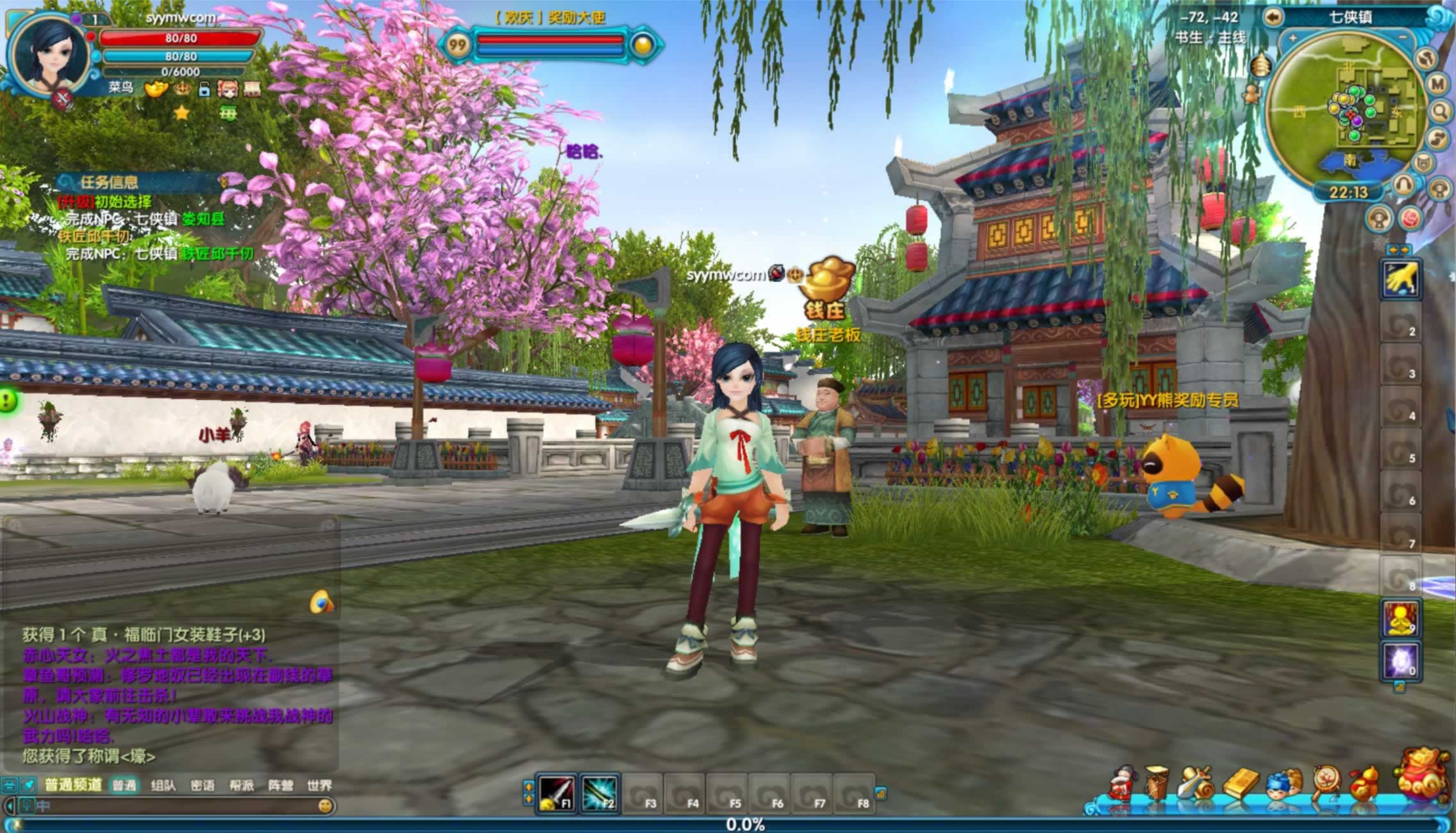Image resolution: width=1456 pixels, height=833 pixels.
Task: Open the large red lucky bag icon
Action: pyautogui.click(x=1423, y=777)
